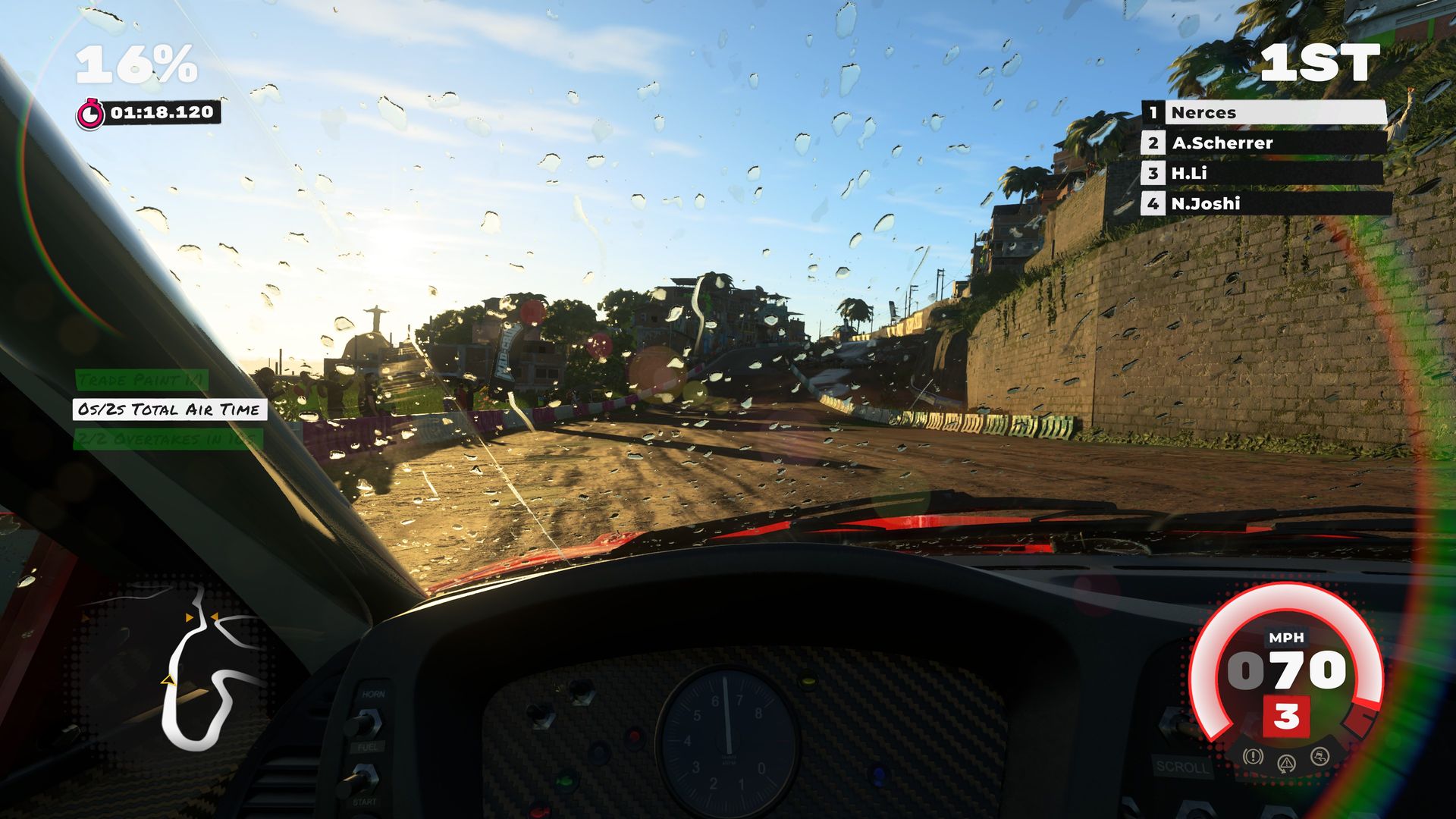
Task: Click the brake warning (ABS) indicator icon
Action: click(1253, 756)
